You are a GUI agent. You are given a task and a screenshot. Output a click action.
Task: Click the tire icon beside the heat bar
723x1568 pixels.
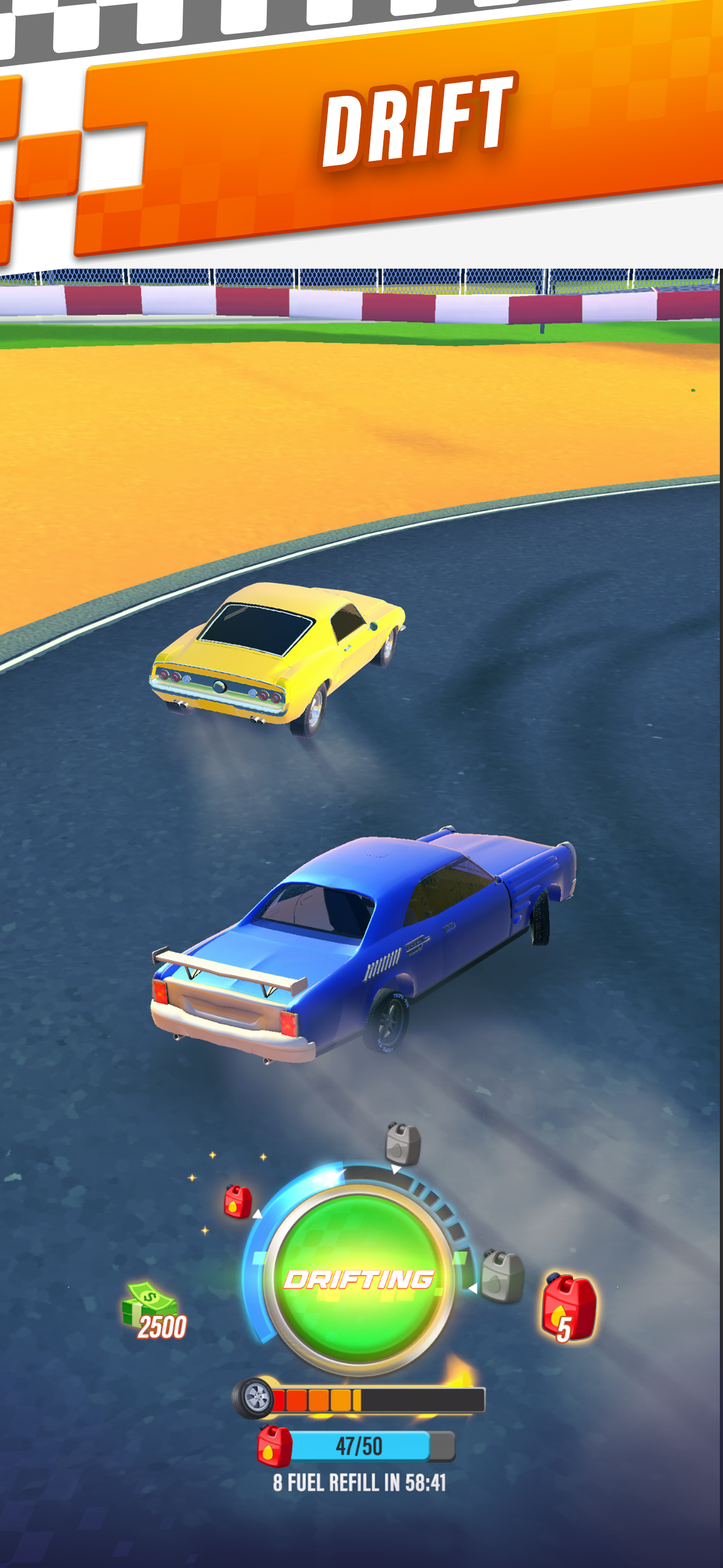click(x=254, y=1396)
